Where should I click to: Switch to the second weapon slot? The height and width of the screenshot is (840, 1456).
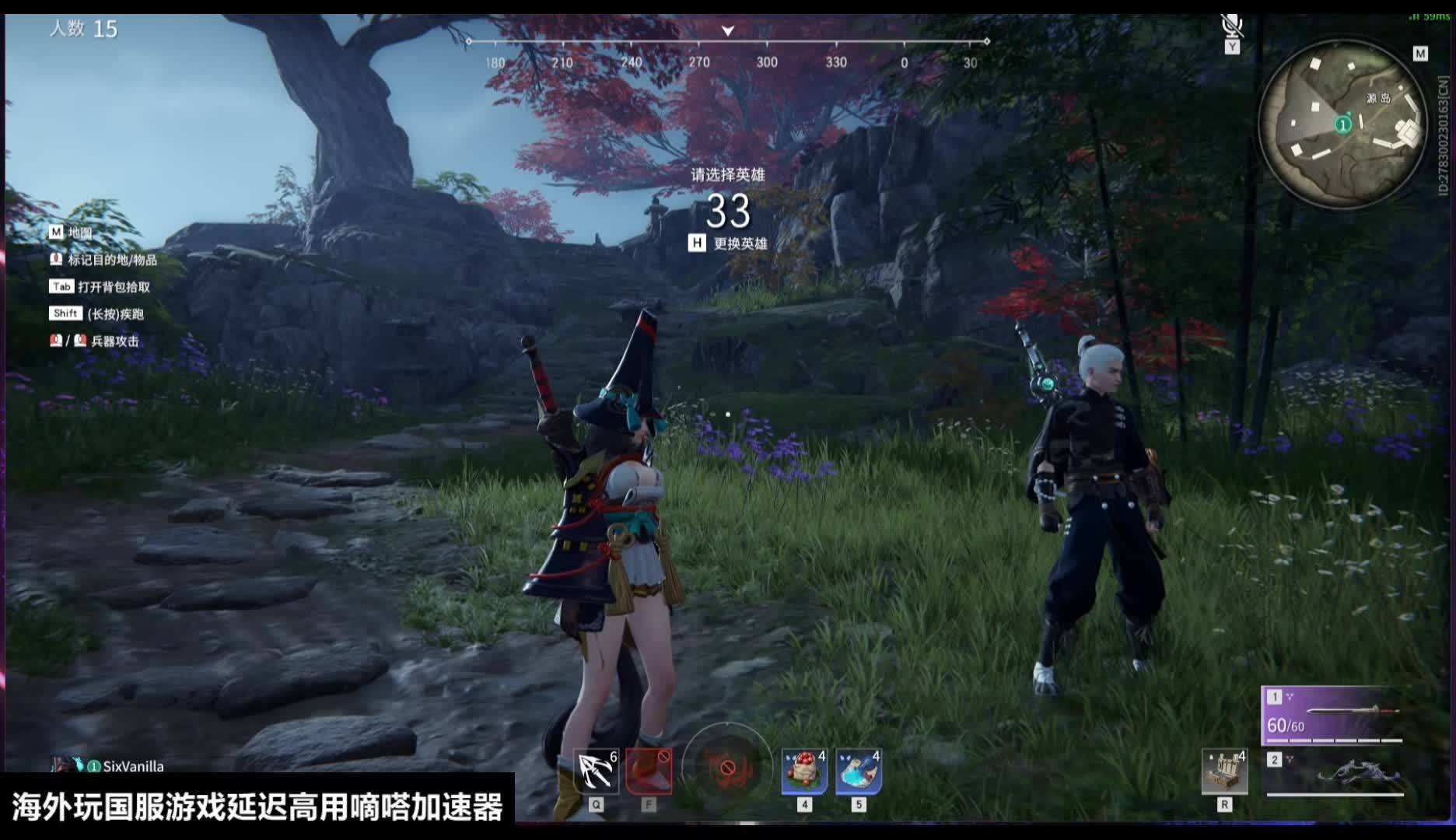[1333, 772]
